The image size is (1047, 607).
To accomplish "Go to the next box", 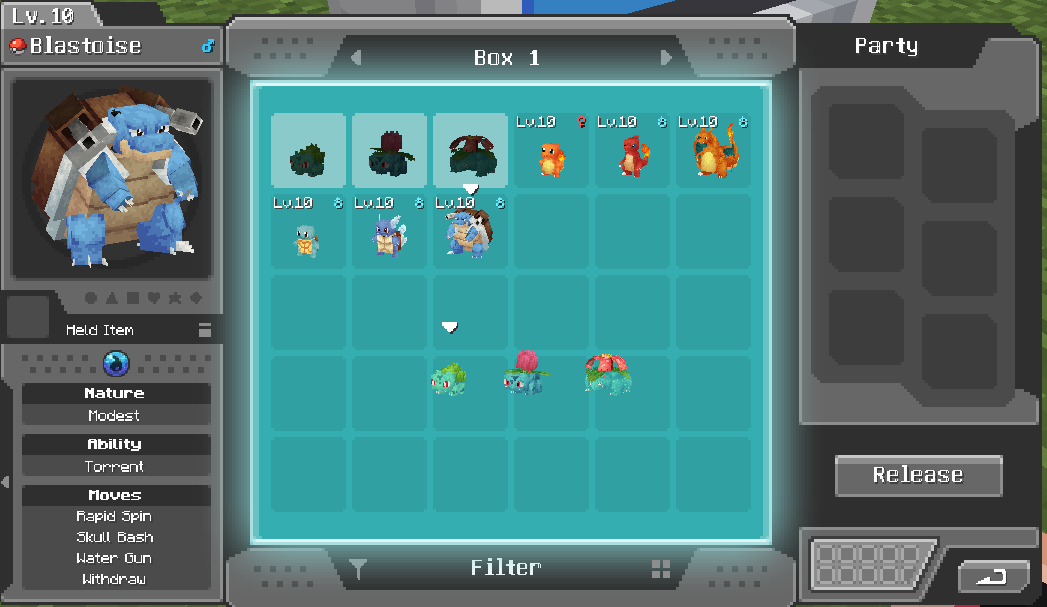I will click(x=666, y=58).
